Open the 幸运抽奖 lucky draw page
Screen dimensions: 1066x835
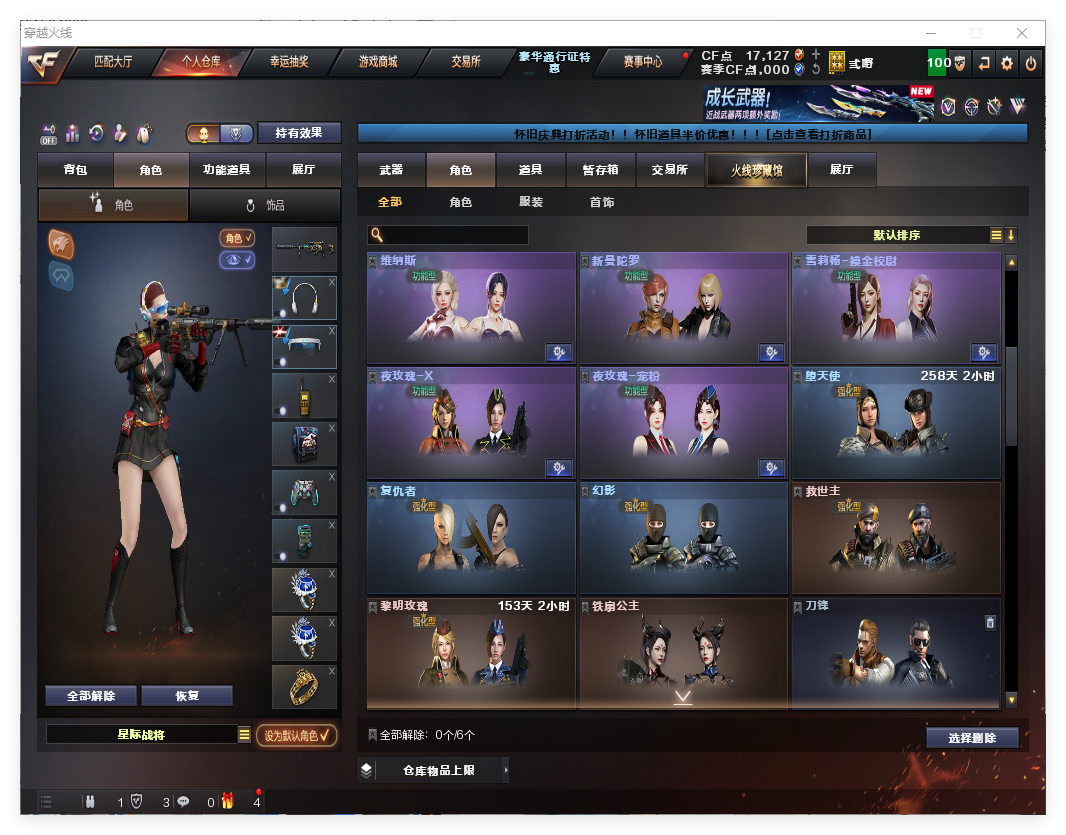tap(289, 62)
